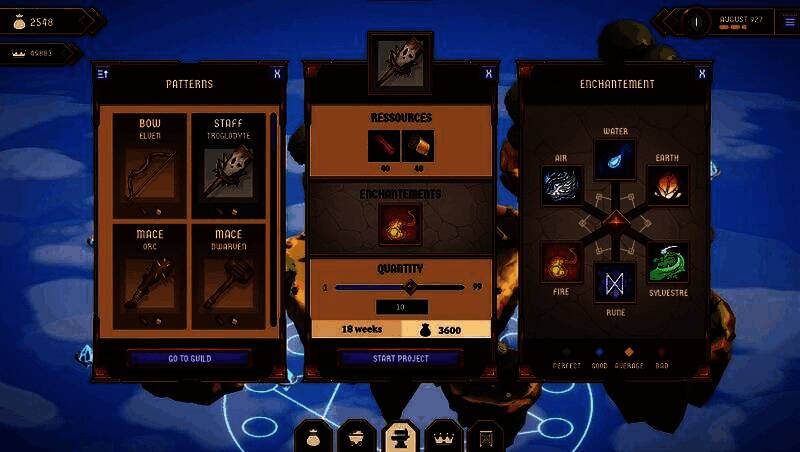
Task: Focus the quantity number field
Action: pos(400,307)
